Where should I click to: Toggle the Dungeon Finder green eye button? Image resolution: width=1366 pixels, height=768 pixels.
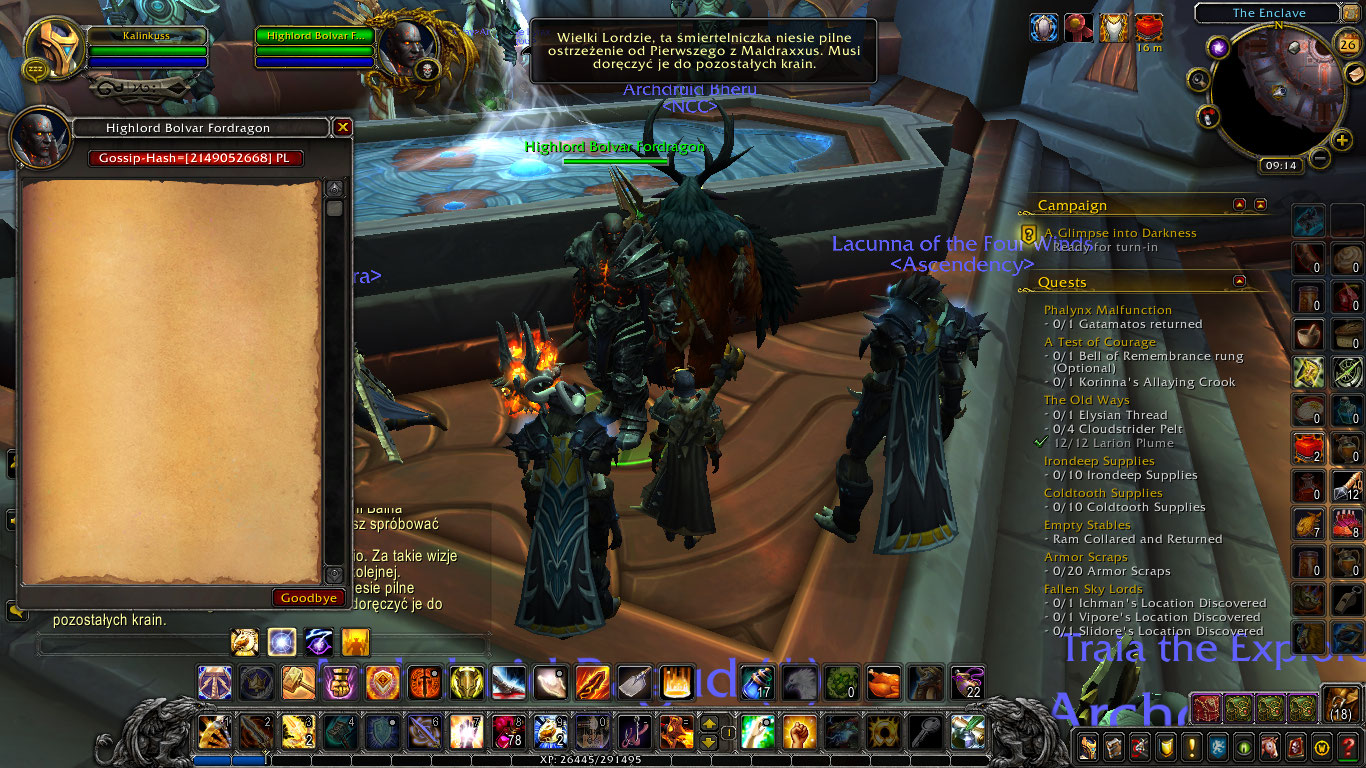click(x=1243, y=747)
